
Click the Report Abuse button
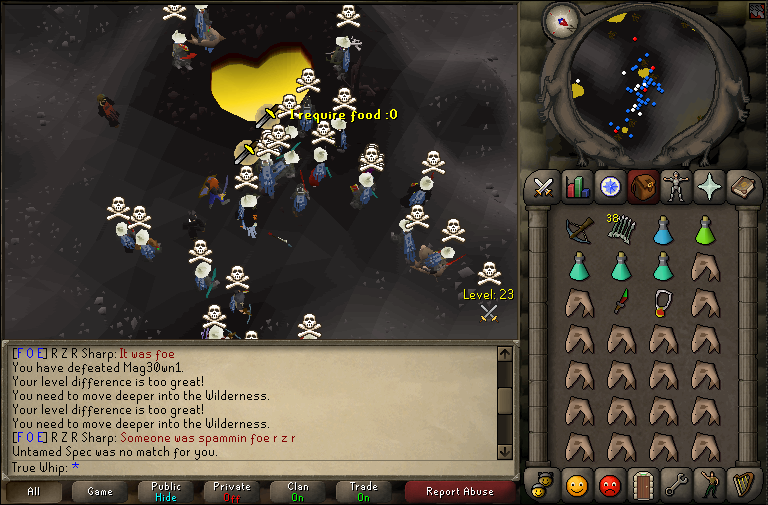[459, 491]
